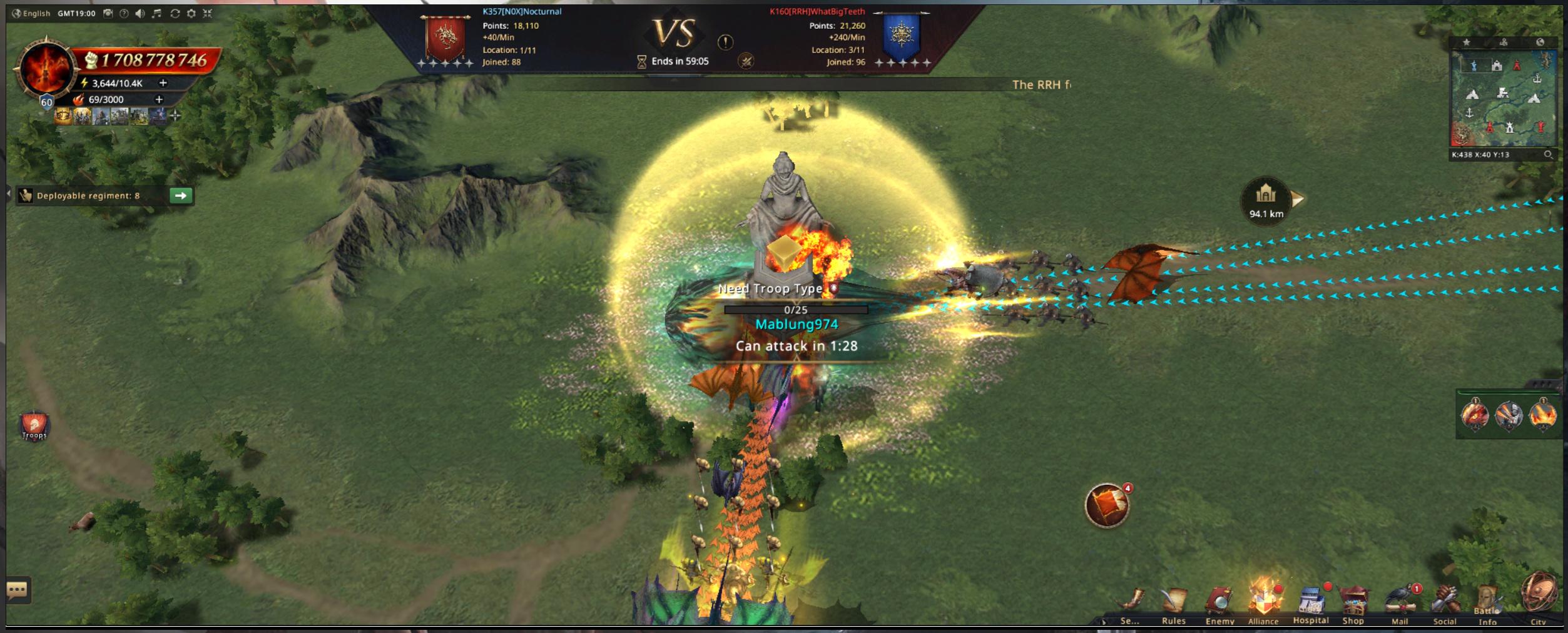Open the Alliance menu
The width and height of the screenshot is (1568, 633).
1263,602
